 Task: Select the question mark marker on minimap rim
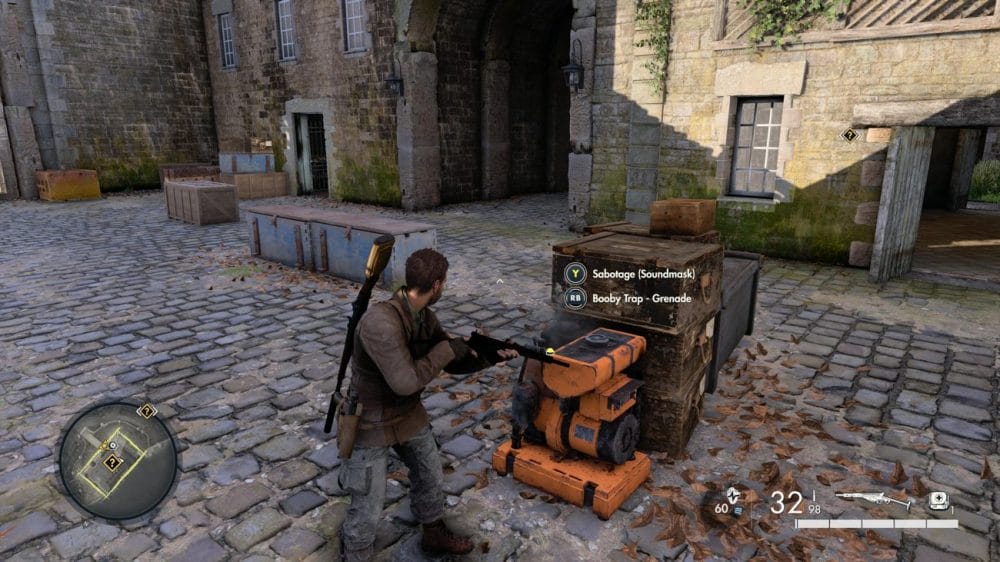[x=147, y=410]
